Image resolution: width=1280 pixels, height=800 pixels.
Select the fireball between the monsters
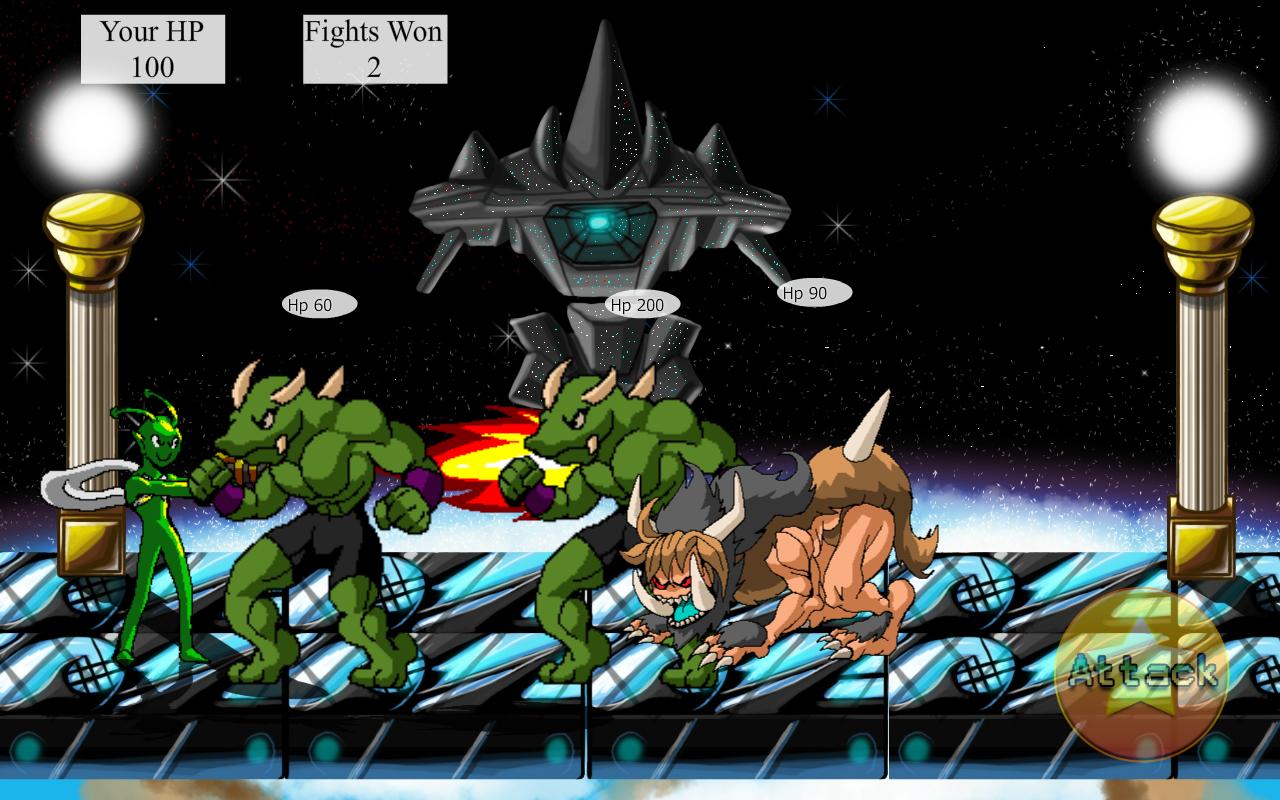pyautogui.click(x=480, y=460)
